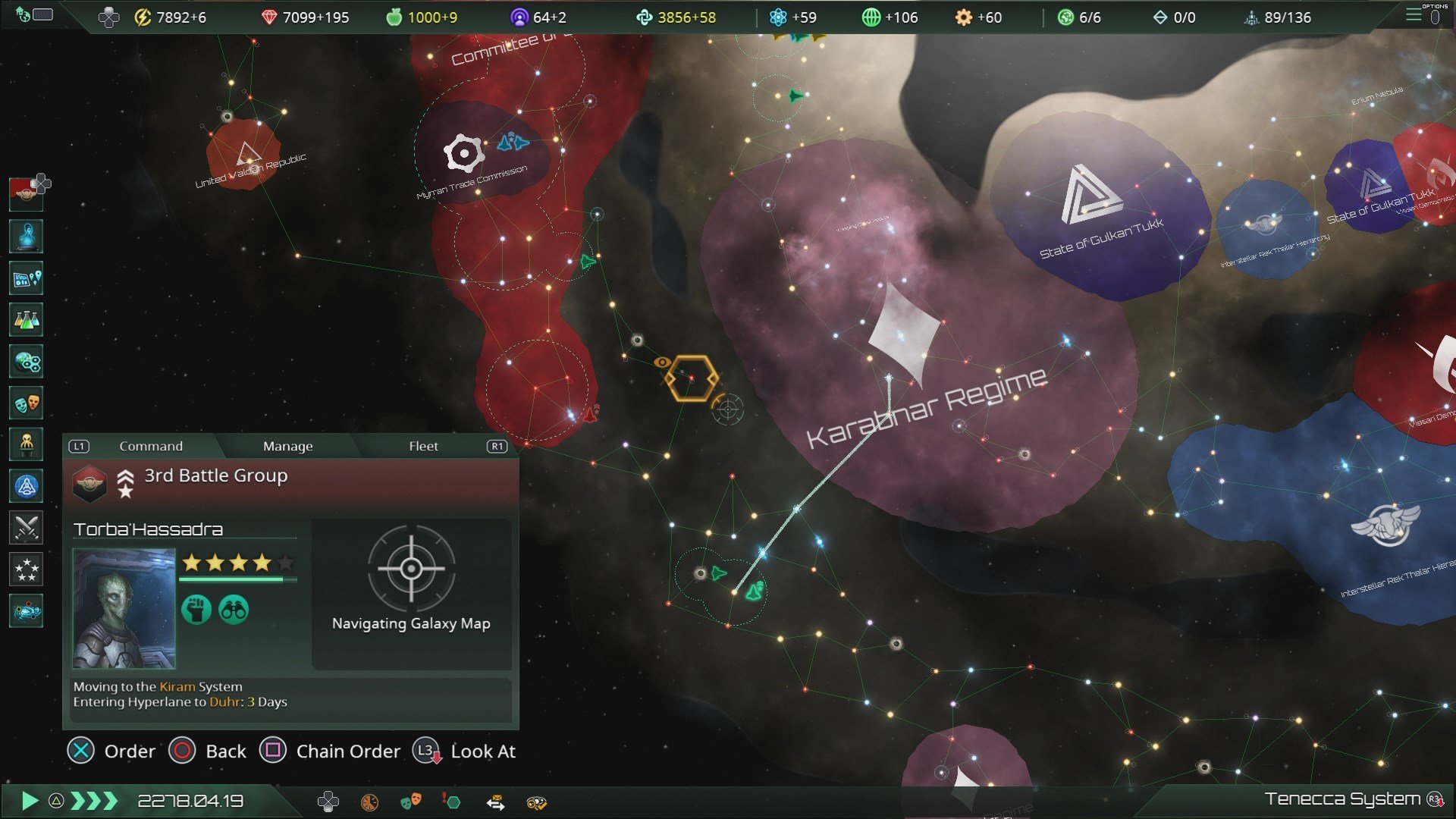Click the empire flag banner at sidebar top
Screen dimensions: 1456x819
[x=26, y=193]
